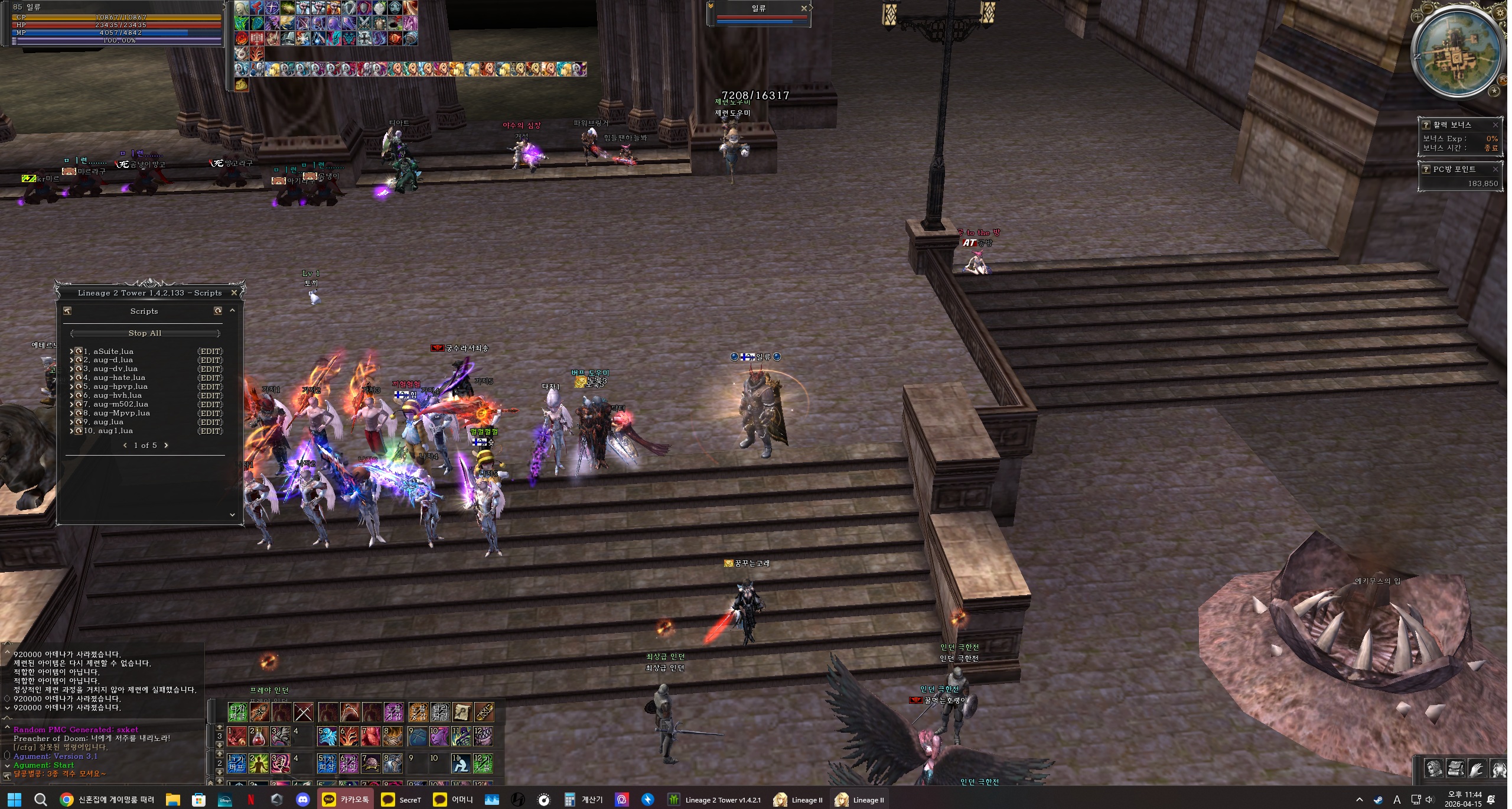The image size is (1512, 809).
Task: Edit the aug1.lua script
Action: (x=210, y=431)
